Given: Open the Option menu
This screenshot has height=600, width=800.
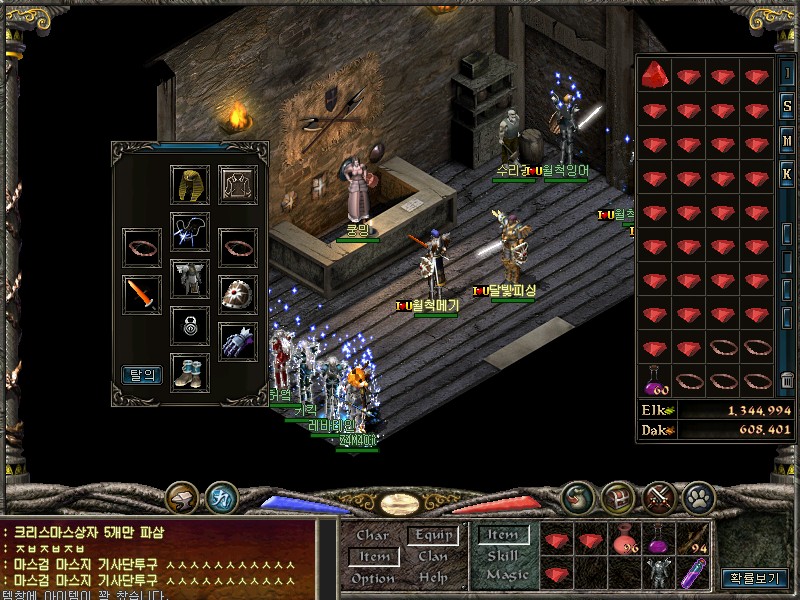Looking at the screenshot, I should pyautogui.click(x=373, y=578).
